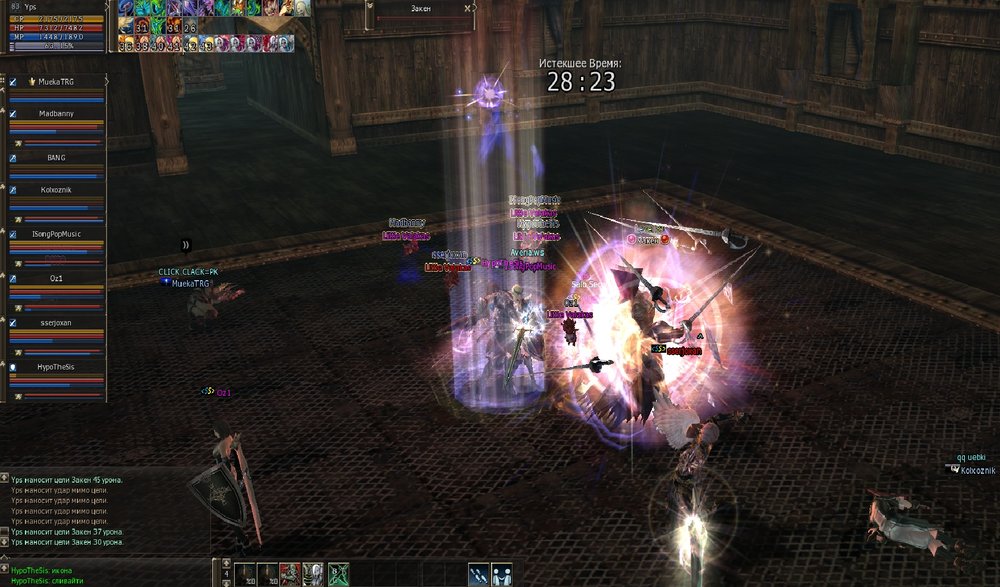Select the Закен boss target name bar
Image resolution: width=1000 pixels, height=587 pixels.
(420, 8)
